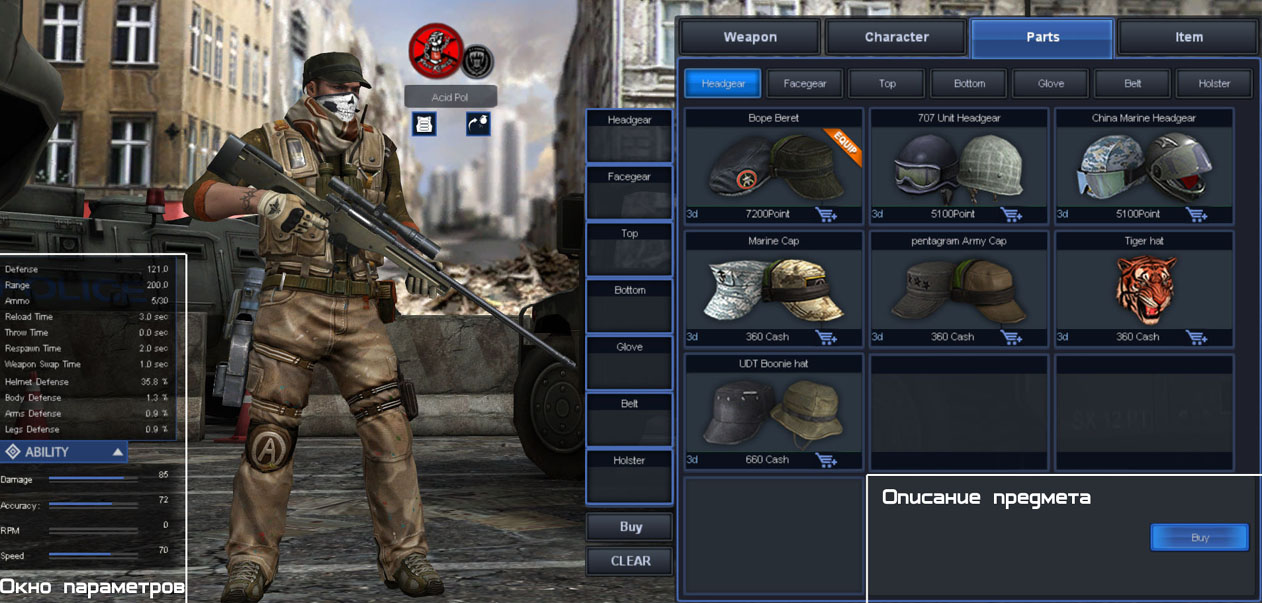The height and width of the screenshot is (603, 1262).
Task: Open the Bottom parts category
Action: point(969,84)
